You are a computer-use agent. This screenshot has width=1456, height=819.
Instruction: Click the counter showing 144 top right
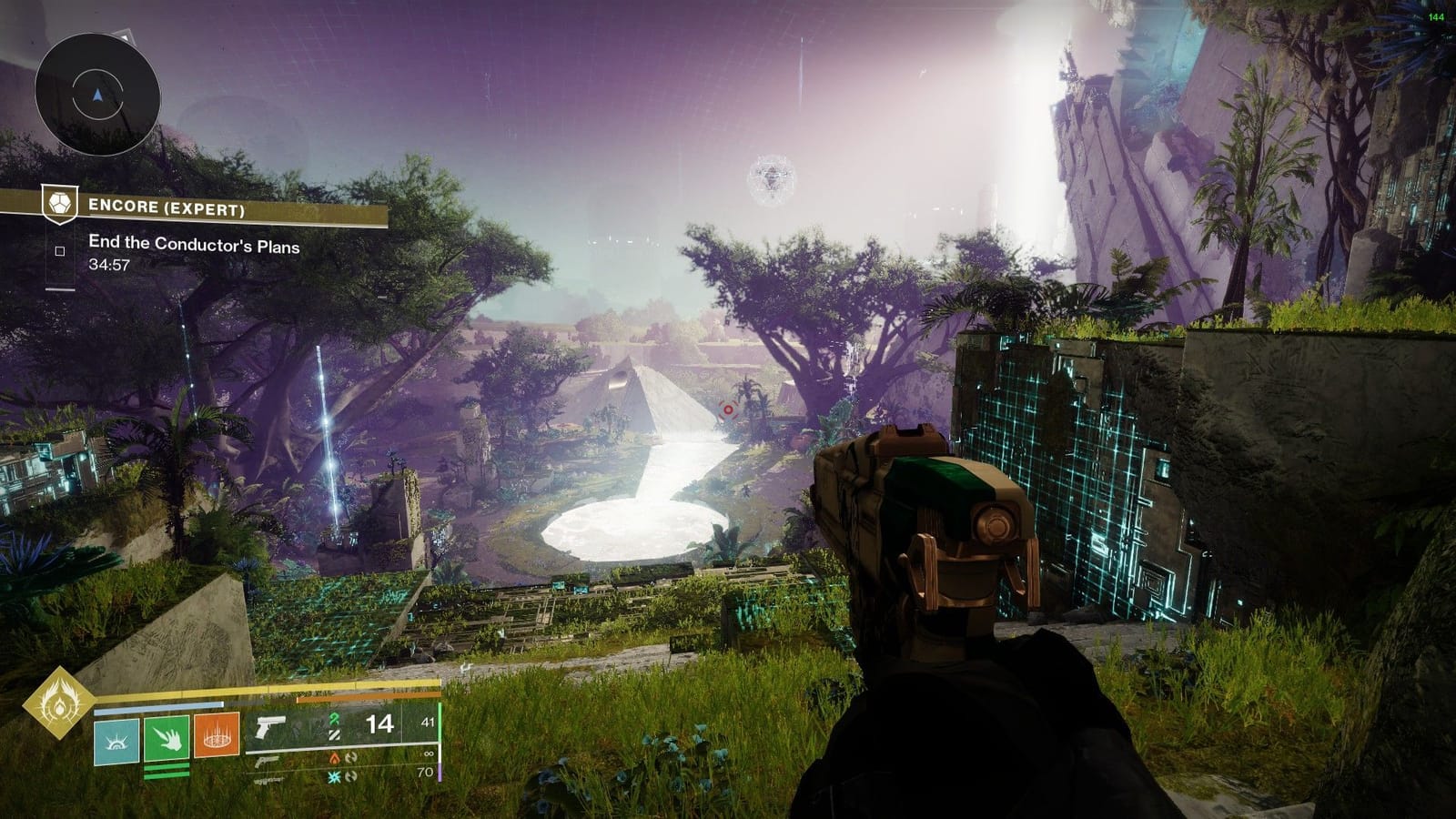tap(1436, 17)
